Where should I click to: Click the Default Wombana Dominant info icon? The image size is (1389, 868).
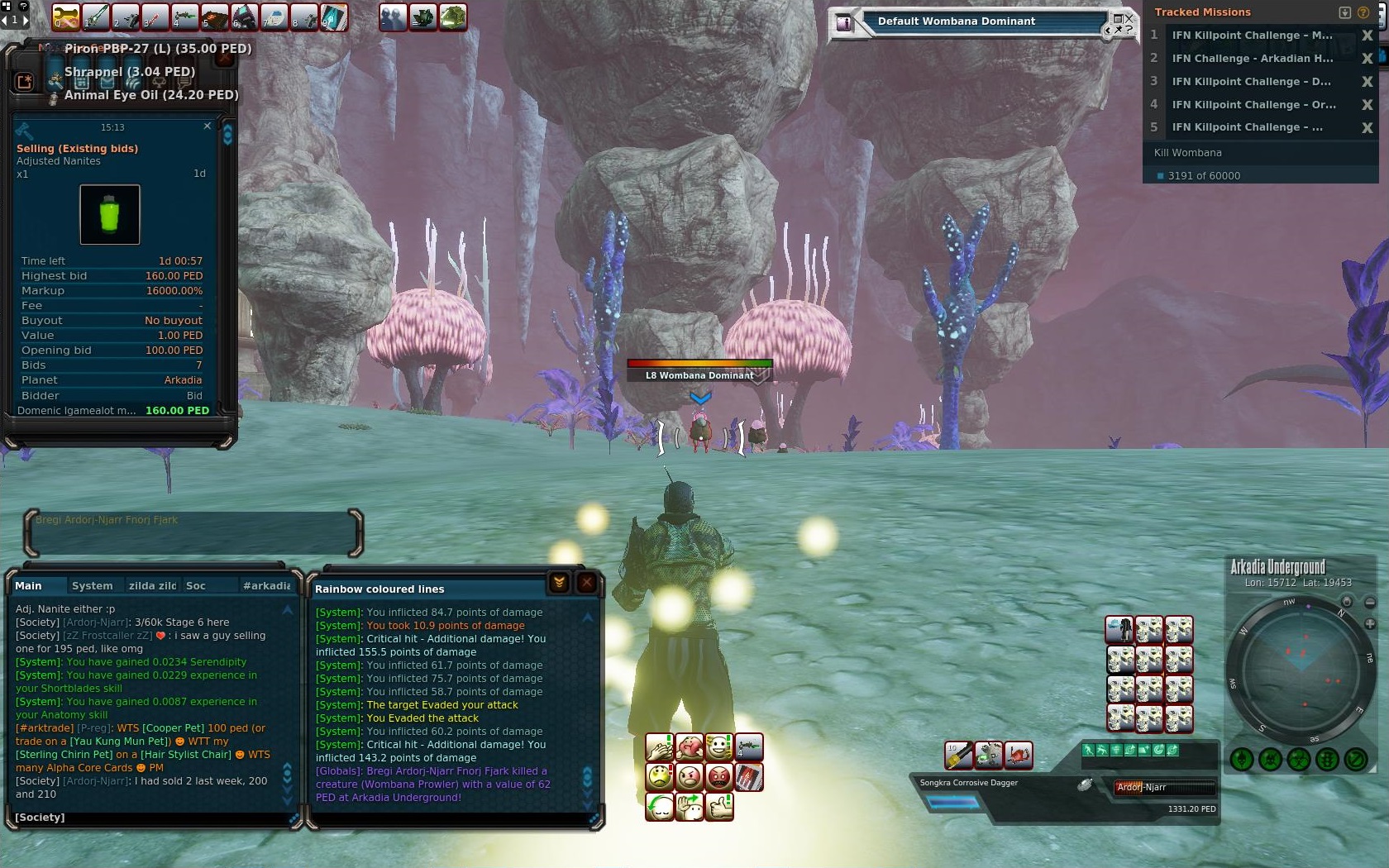(x=843, y=23)
